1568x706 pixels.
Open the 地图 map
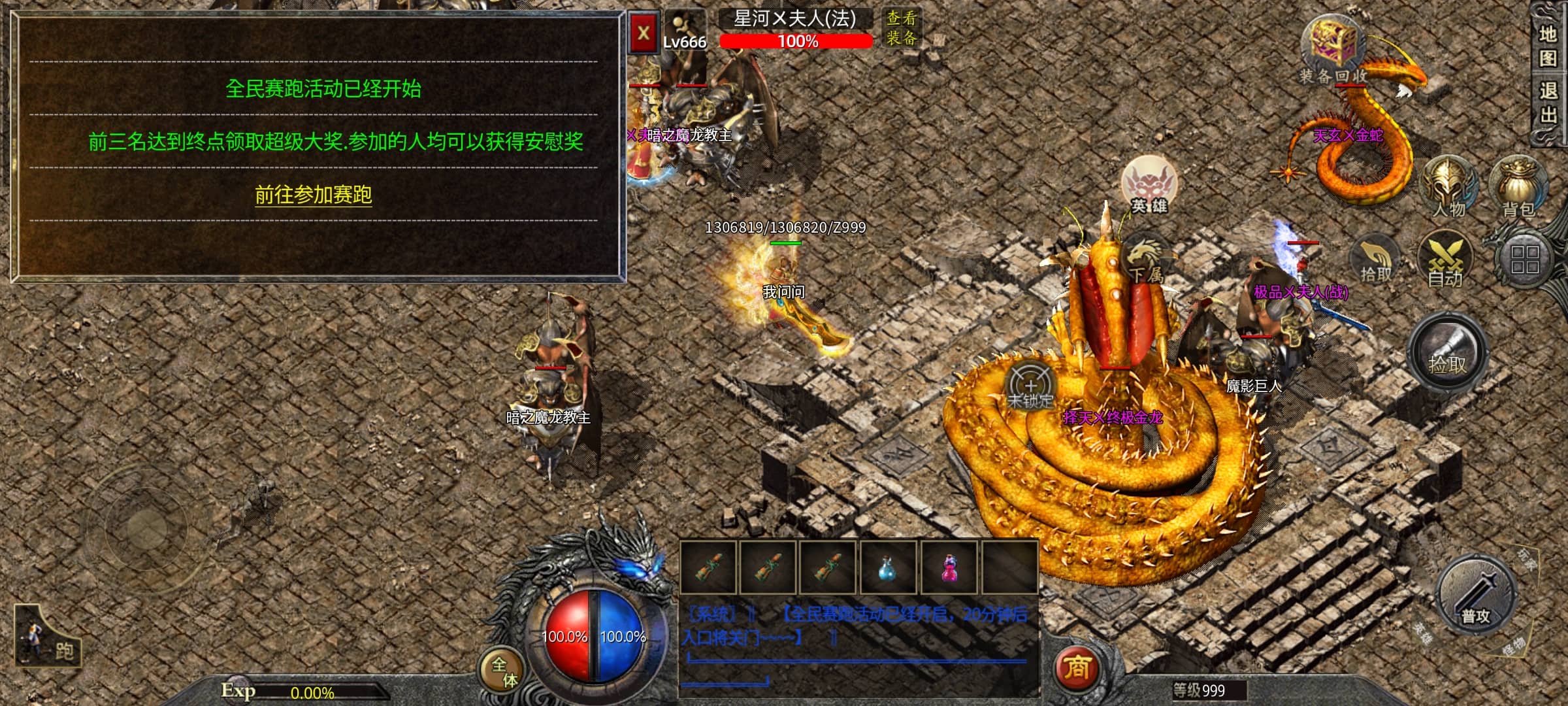click(1547, 46)
